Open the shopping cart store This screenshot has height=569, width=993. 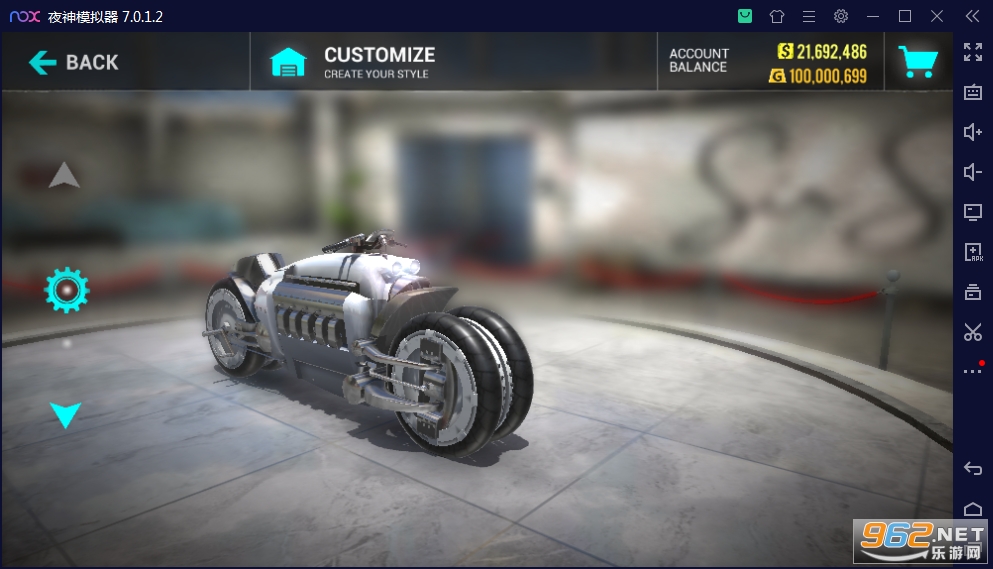click(x=917, y=62)
